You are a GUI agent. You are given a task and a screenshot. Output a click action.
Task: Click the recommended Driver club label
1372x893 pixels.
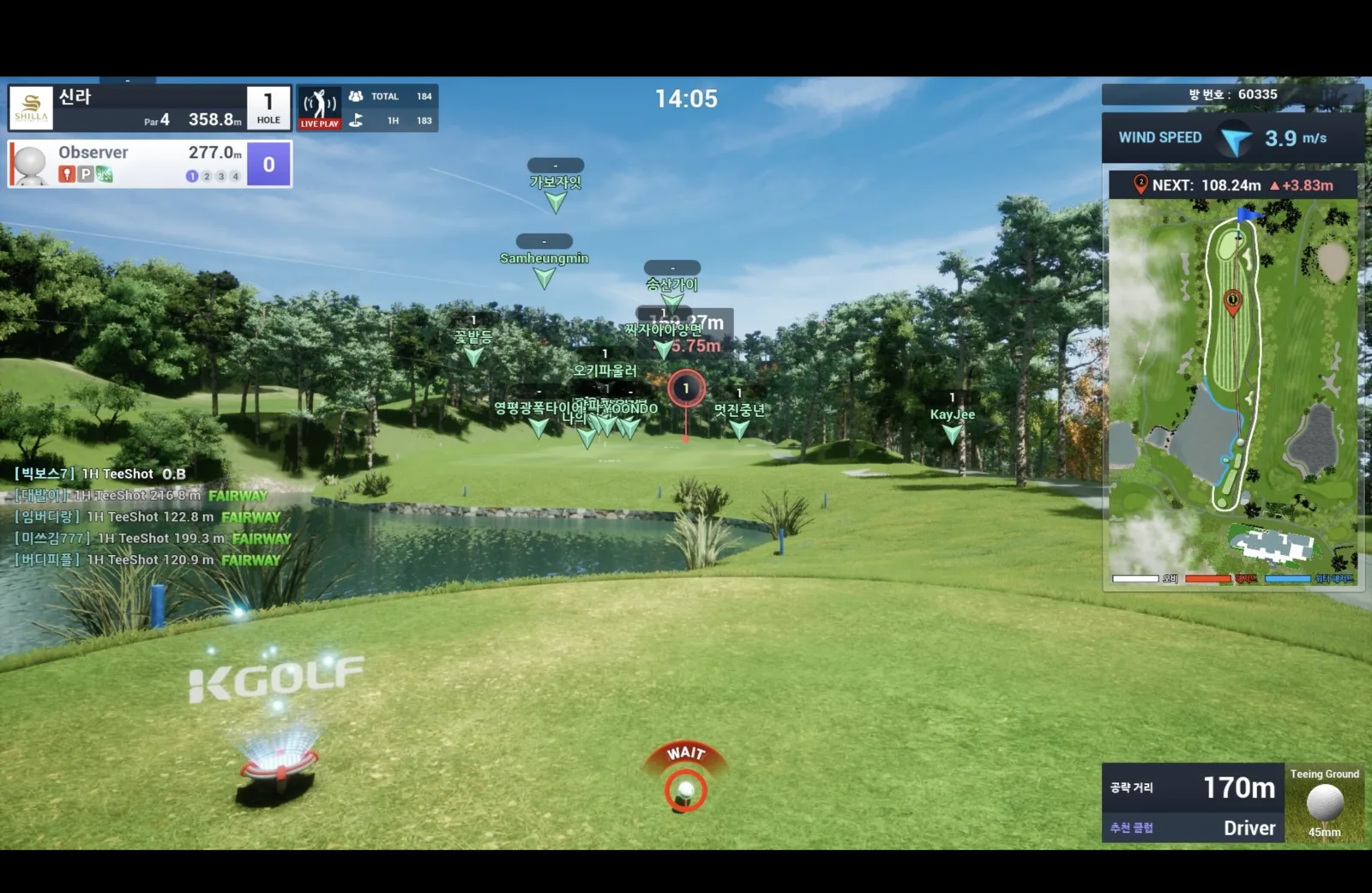click(1249, 828)
